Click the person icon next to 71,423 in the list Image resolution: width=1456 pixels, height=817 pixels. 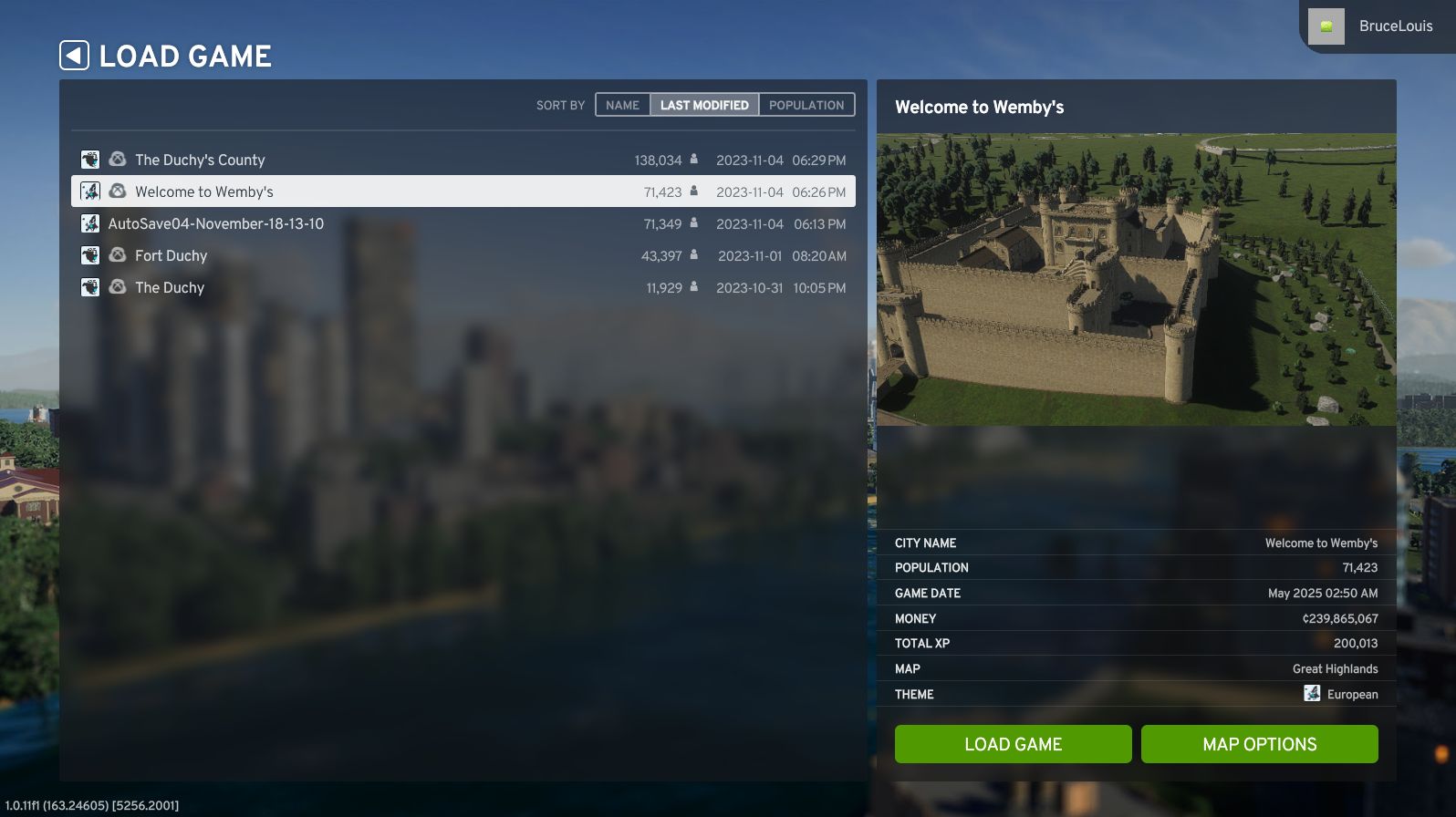coord(693,191)
